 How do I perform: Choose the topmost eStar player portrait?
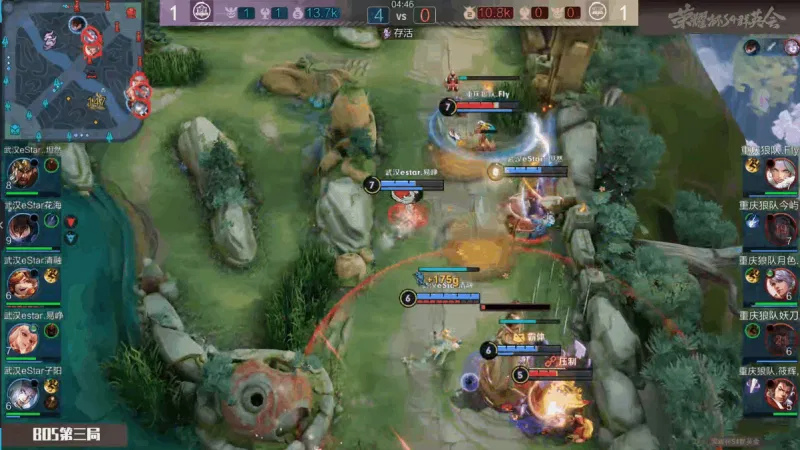pyautogui.click(x=23, y=174)
